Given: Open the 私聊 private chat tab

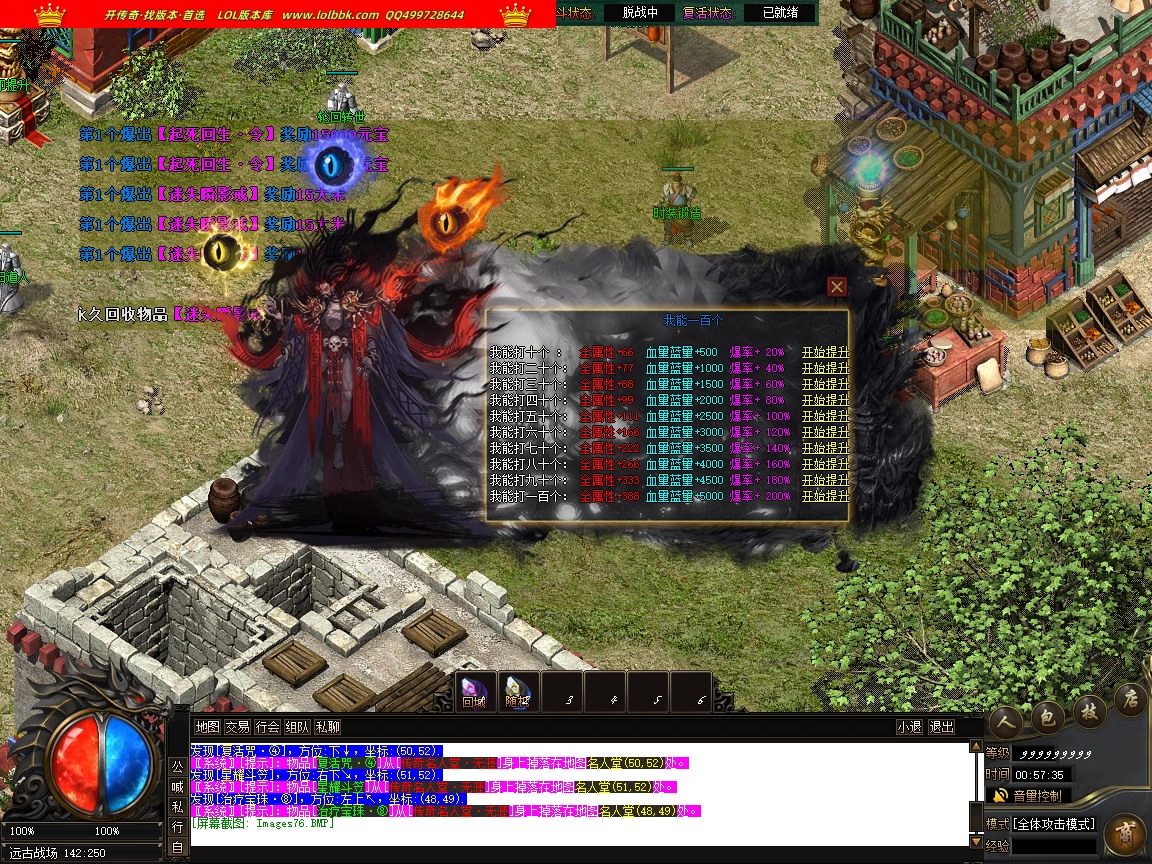Looking at the screenshot, I should point(327,727).
